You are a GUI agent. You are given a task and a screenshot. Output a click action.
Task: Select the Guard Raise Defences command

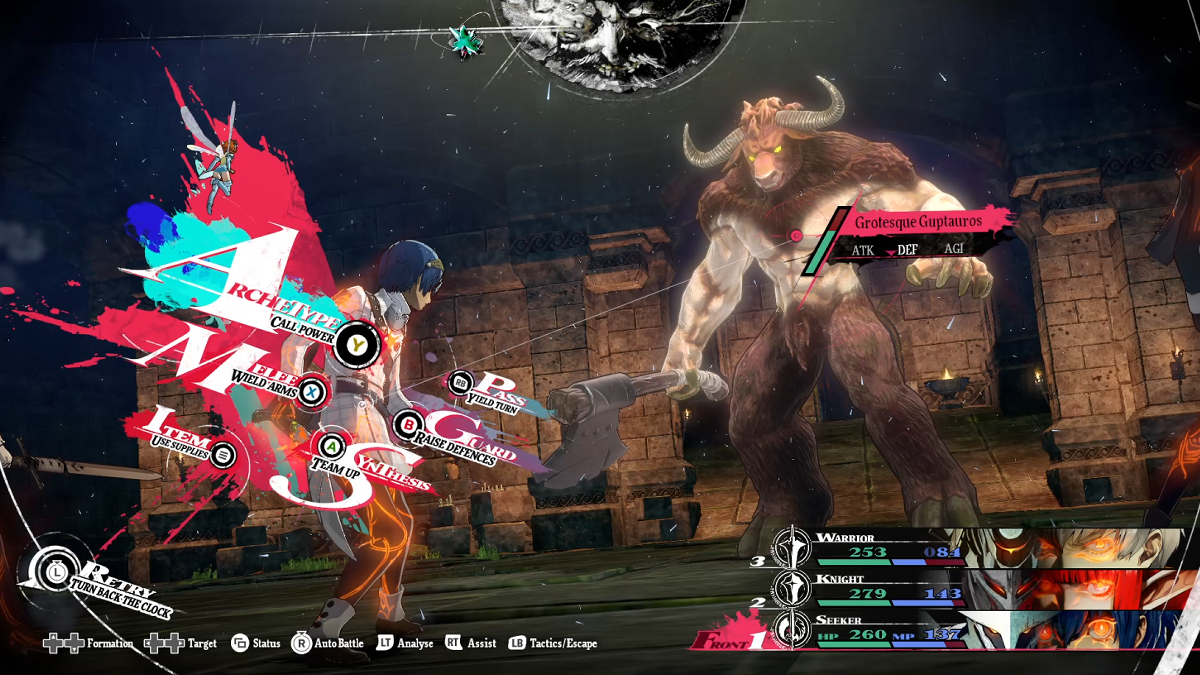pyautogui.click(x=407, y=426)
